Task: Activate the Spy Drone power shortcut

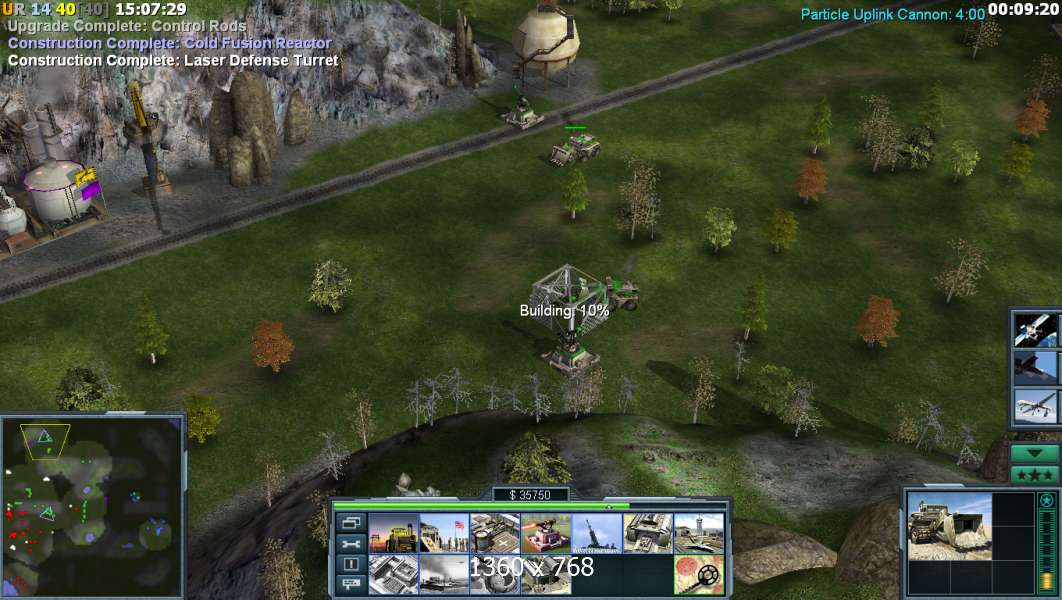Action: tap(1035, 407)
